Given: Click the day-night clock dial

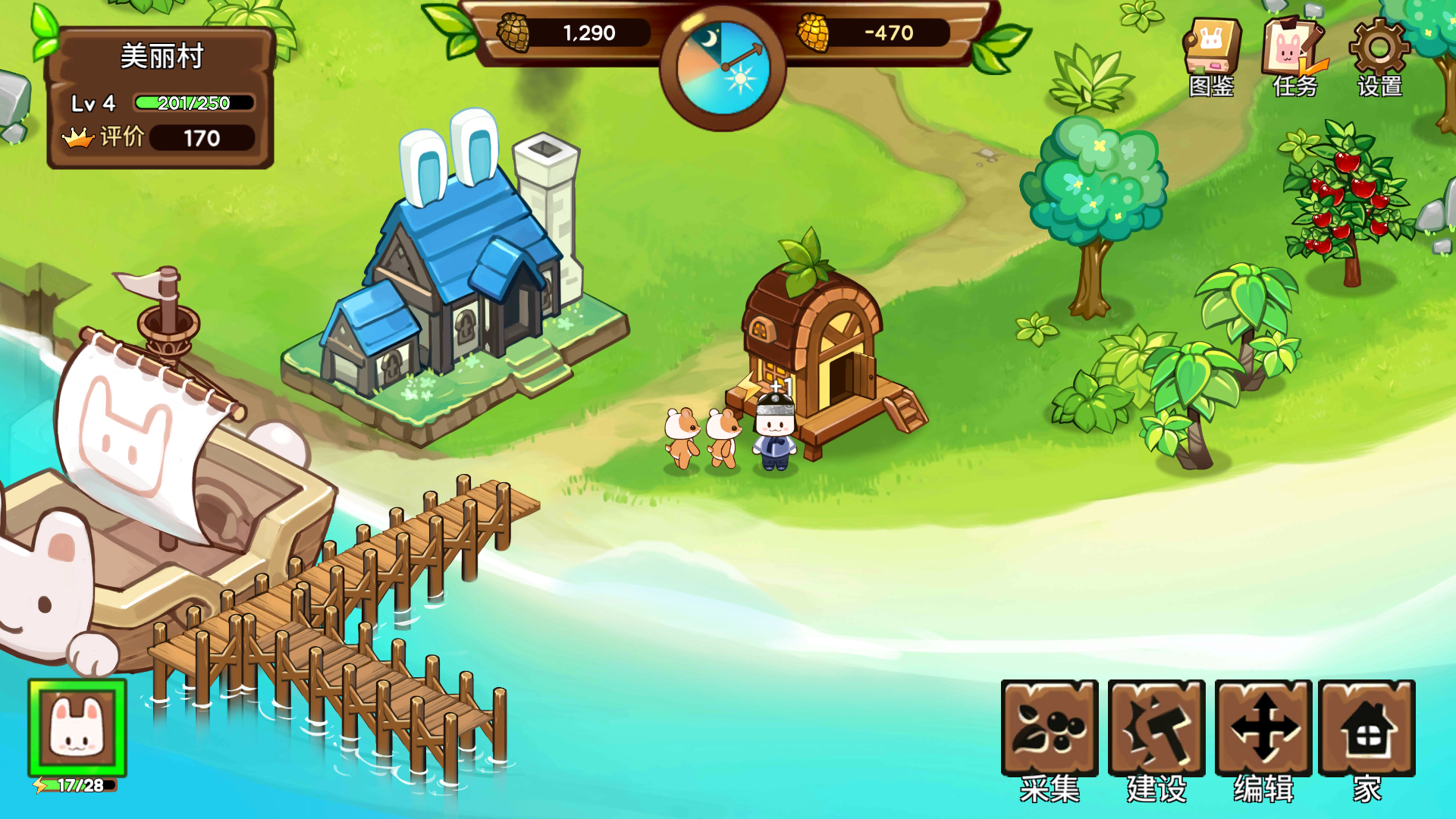Looking at the screenshot, I should click(x=723, y=69).
